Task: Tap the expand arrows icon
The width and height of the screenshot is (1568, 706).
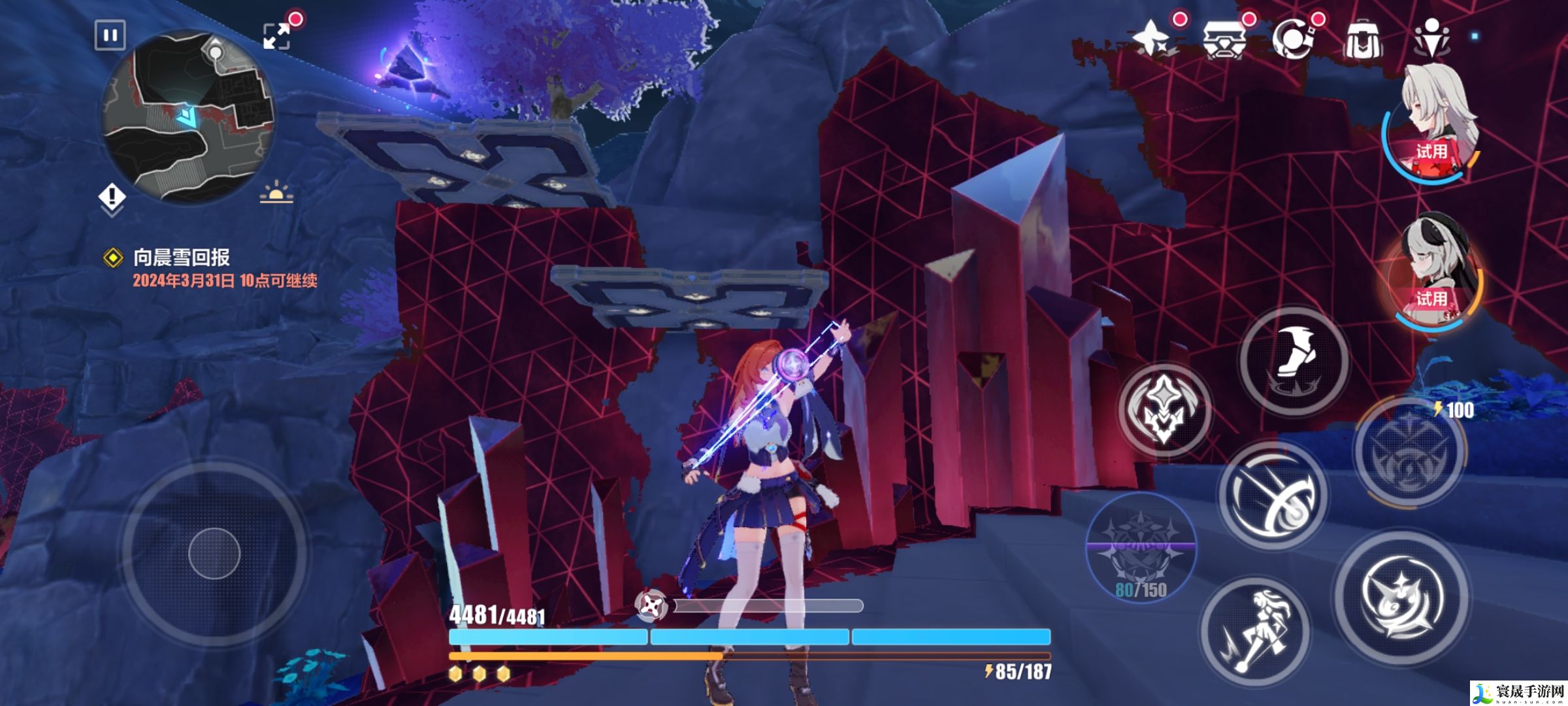Action: click(276, 36)
